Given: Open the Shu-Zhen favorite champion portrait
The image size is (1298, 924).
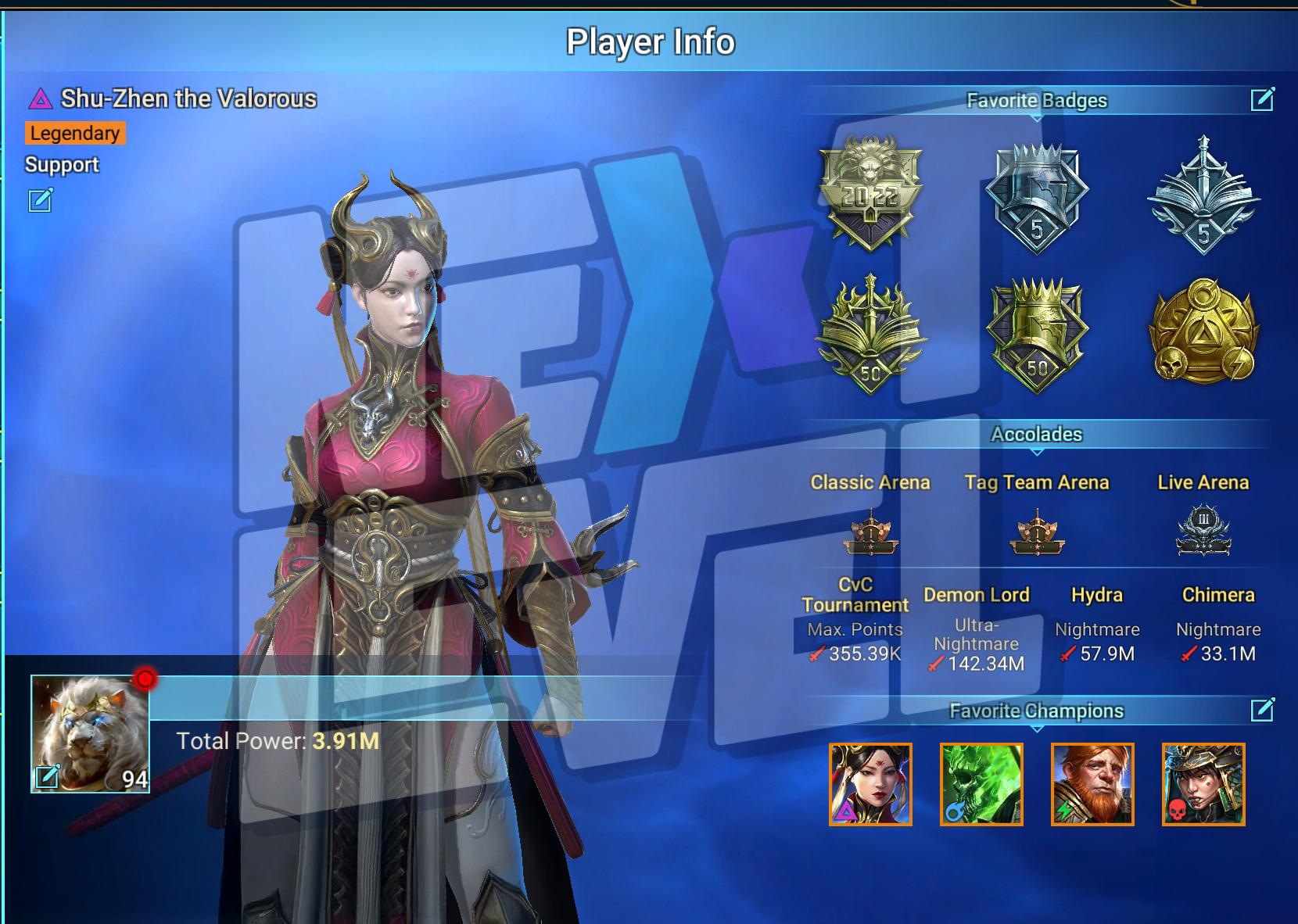Looking at the screenshot, I should click(x=870, y=784).
